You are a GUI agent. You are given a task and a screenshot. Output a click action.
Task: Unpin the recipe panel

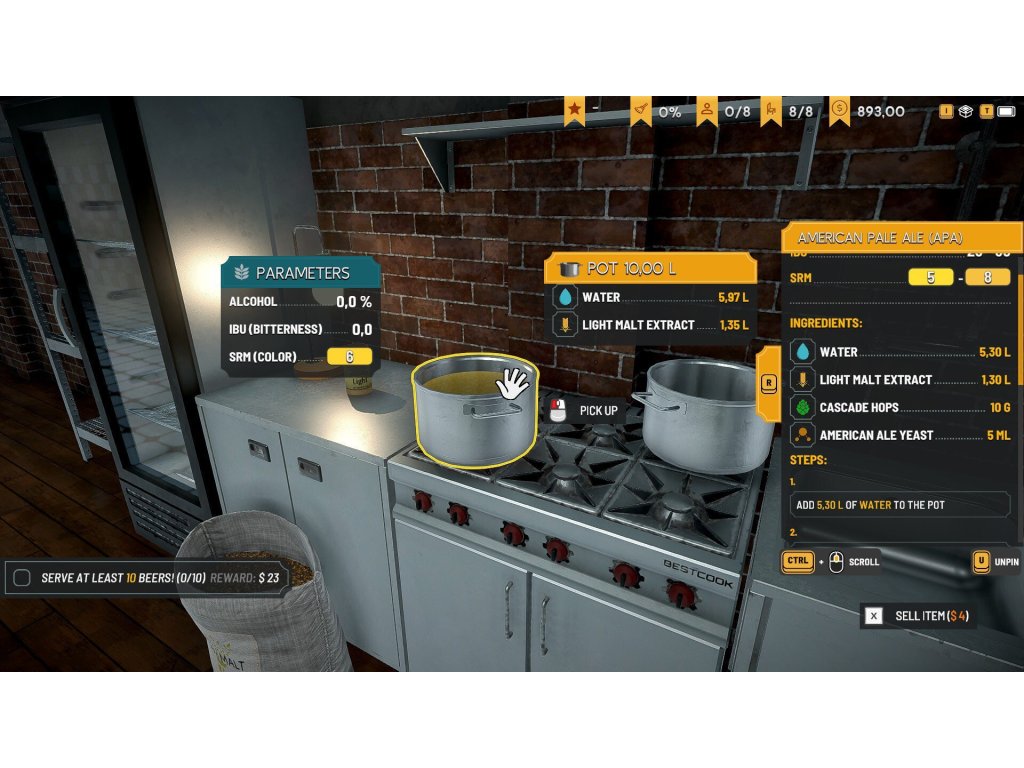click(982, 562)
